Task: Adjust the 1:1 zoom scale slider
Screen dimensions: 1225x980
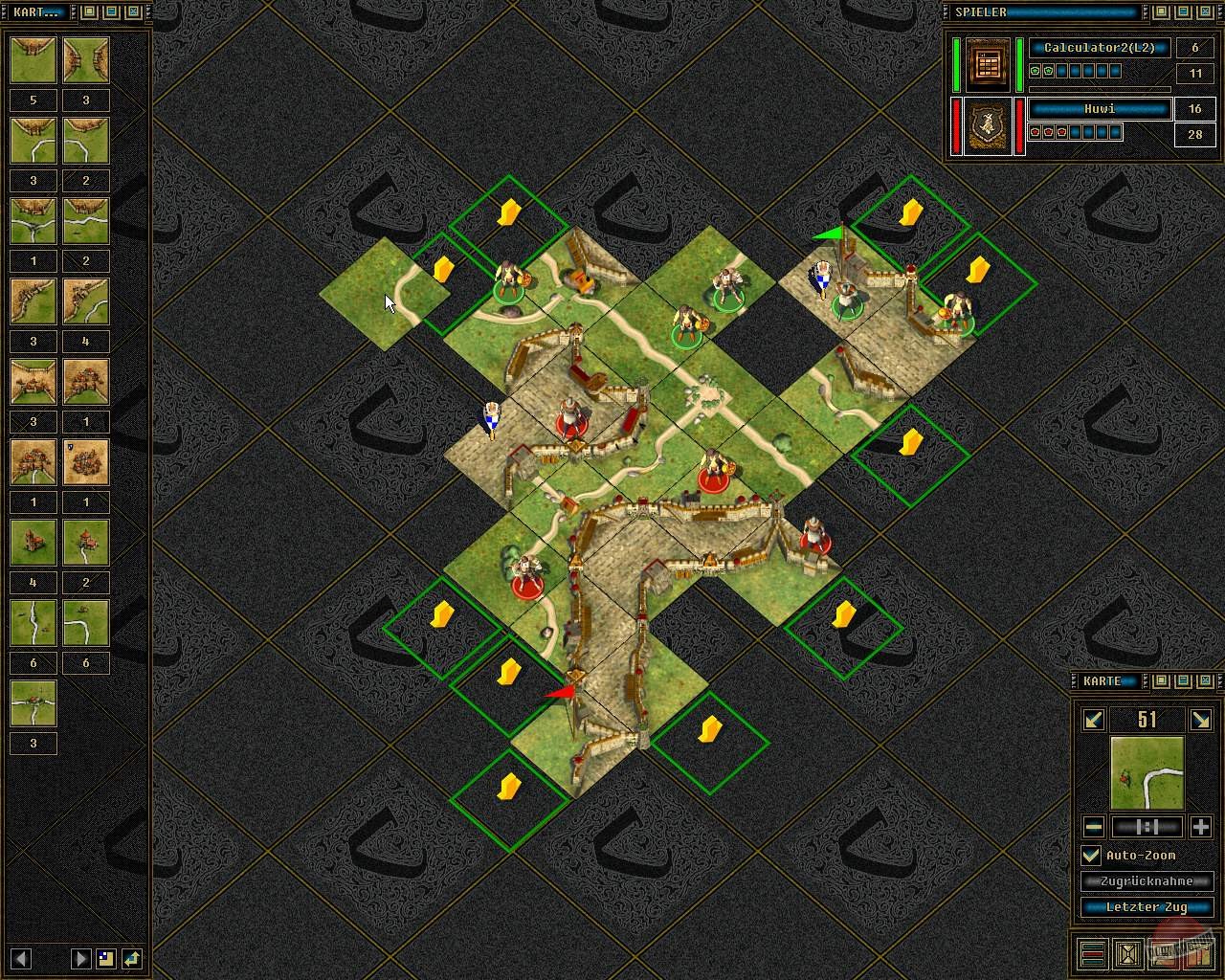Action: pos(1147,826)
